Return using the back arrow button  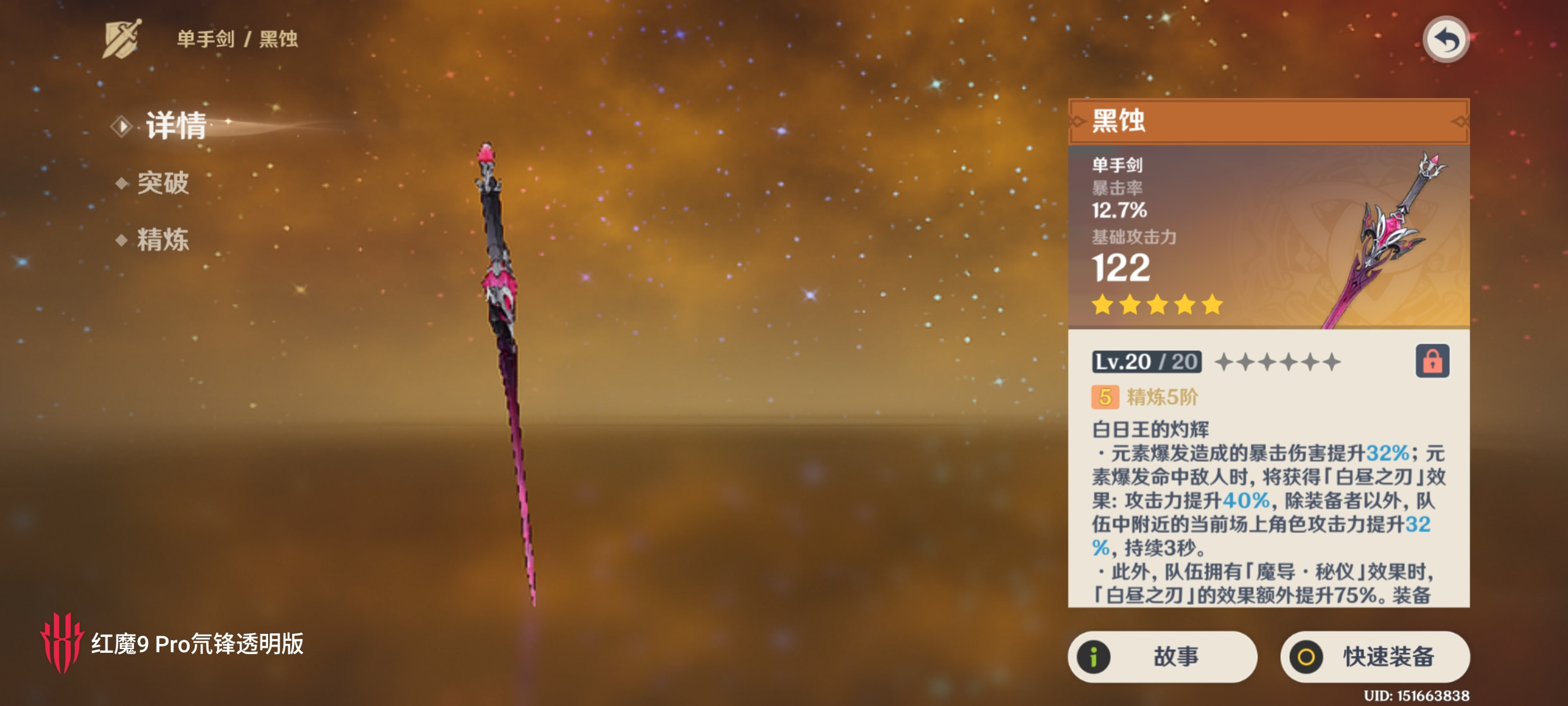pos(1445,40)
